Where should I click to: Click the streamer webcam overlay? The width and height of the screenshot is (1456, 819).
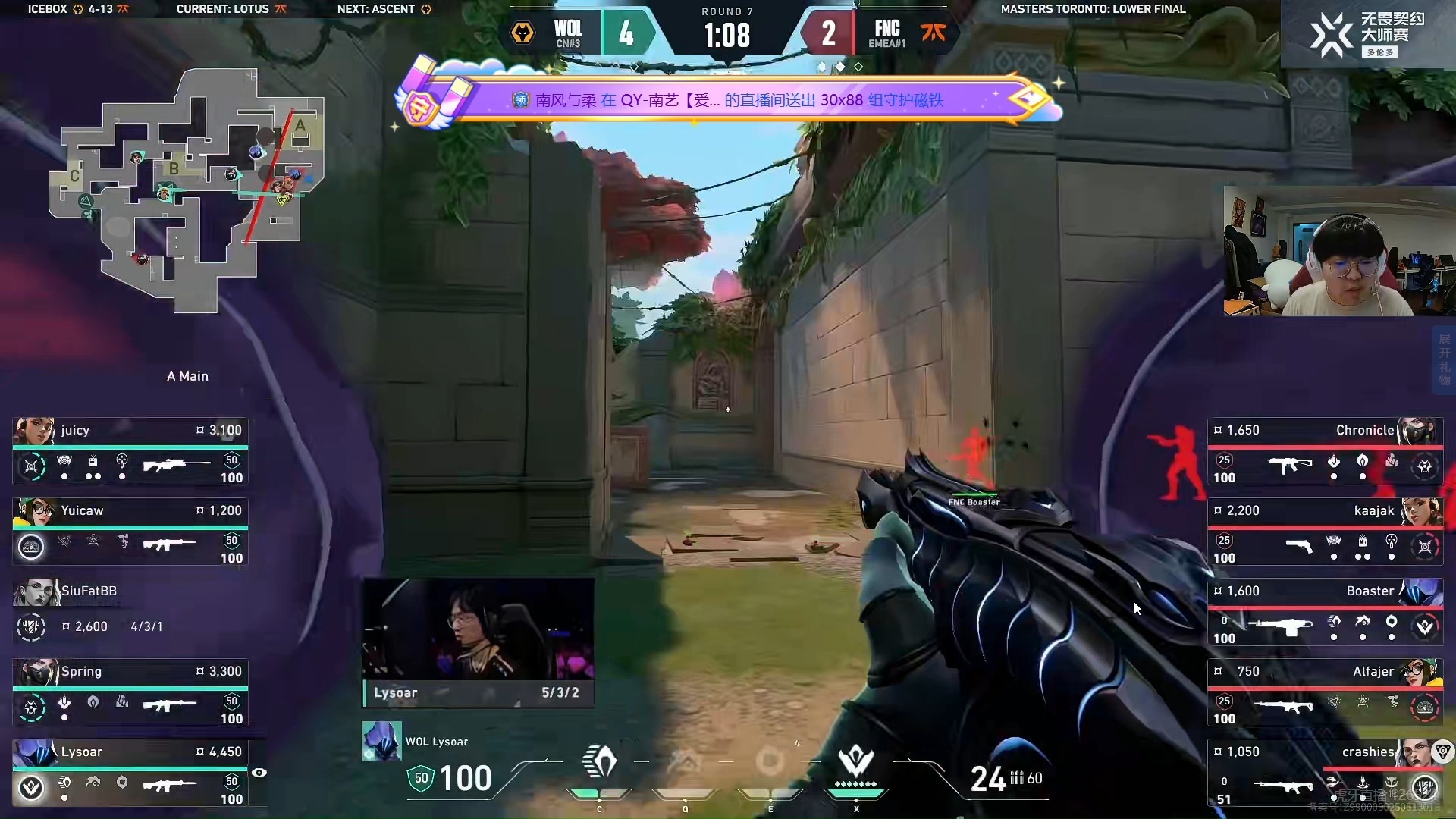pyautogui.click(x=1338, y=250)
